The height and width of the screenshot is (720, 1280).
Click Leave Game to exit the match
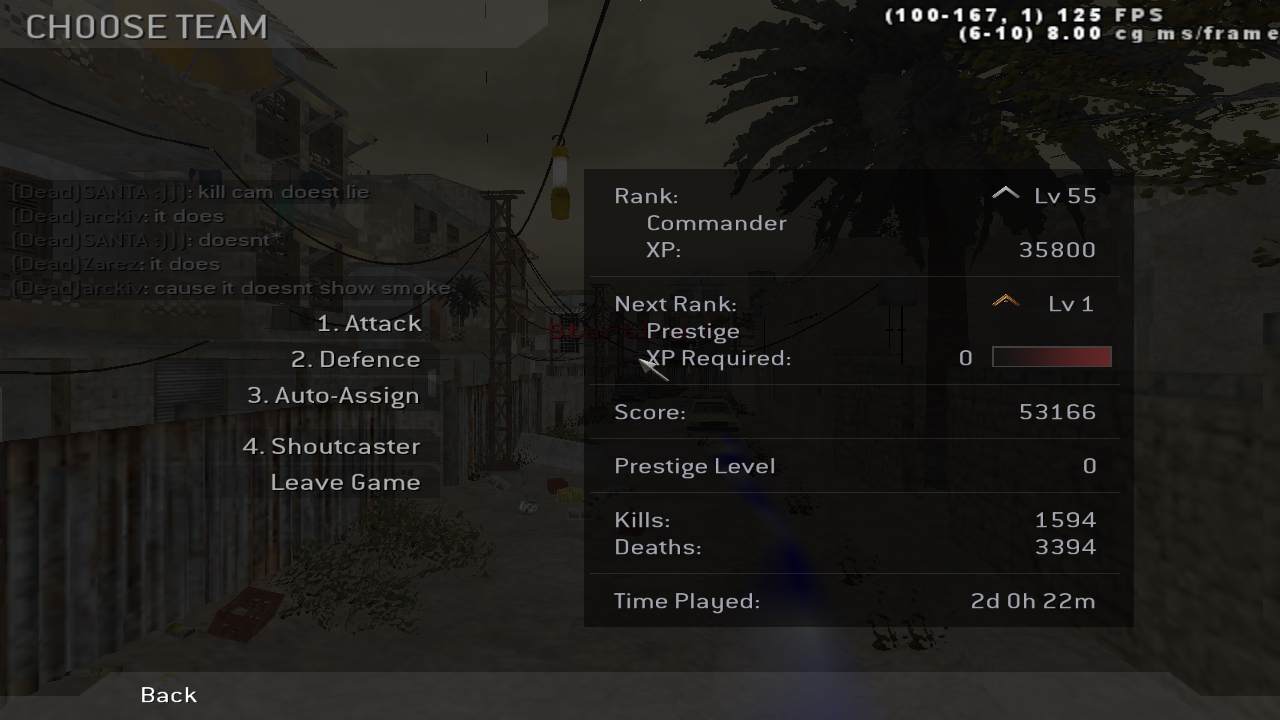[345, 483]
